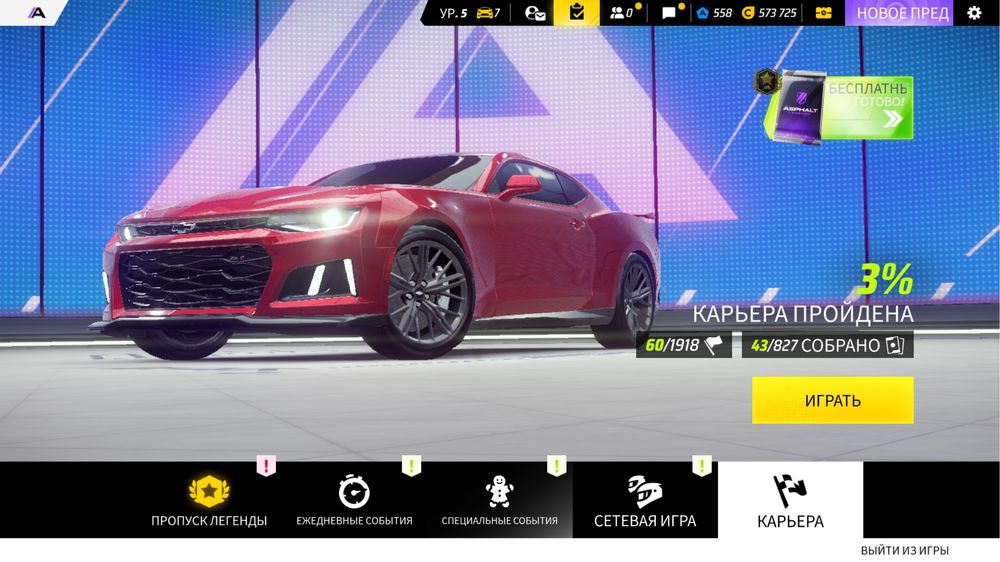Open the player mail inbox icon
This screenshot has width=1000, height=562.
[535, 13]
